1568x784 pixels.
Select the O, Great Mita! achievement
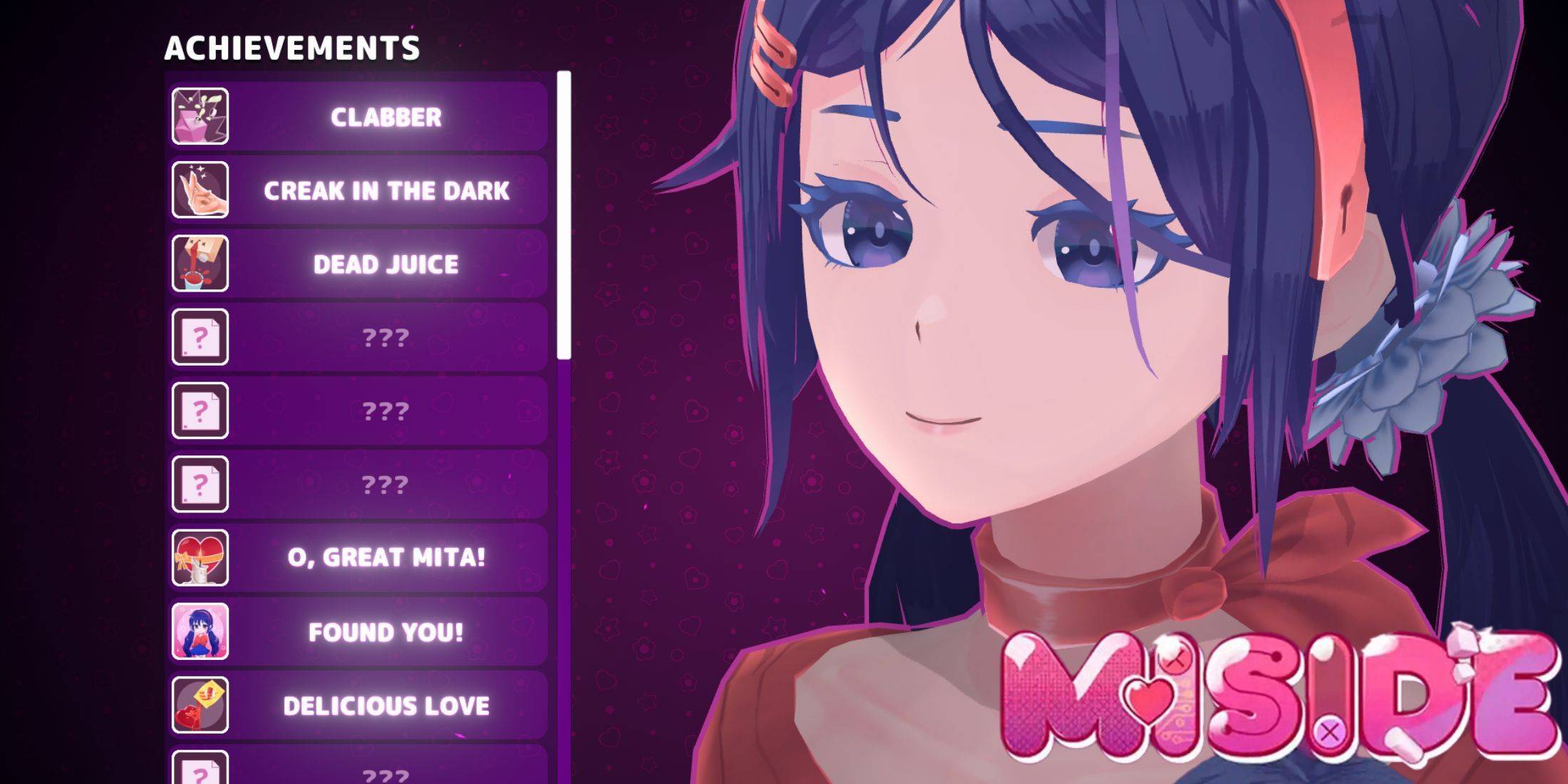tap(386, 557)
